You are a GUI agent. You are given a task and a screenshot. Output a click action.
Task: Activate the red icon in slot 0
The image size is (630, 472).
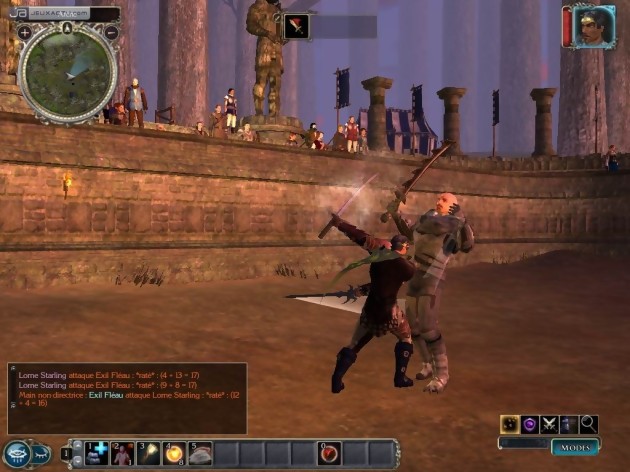tap(330, 454)
